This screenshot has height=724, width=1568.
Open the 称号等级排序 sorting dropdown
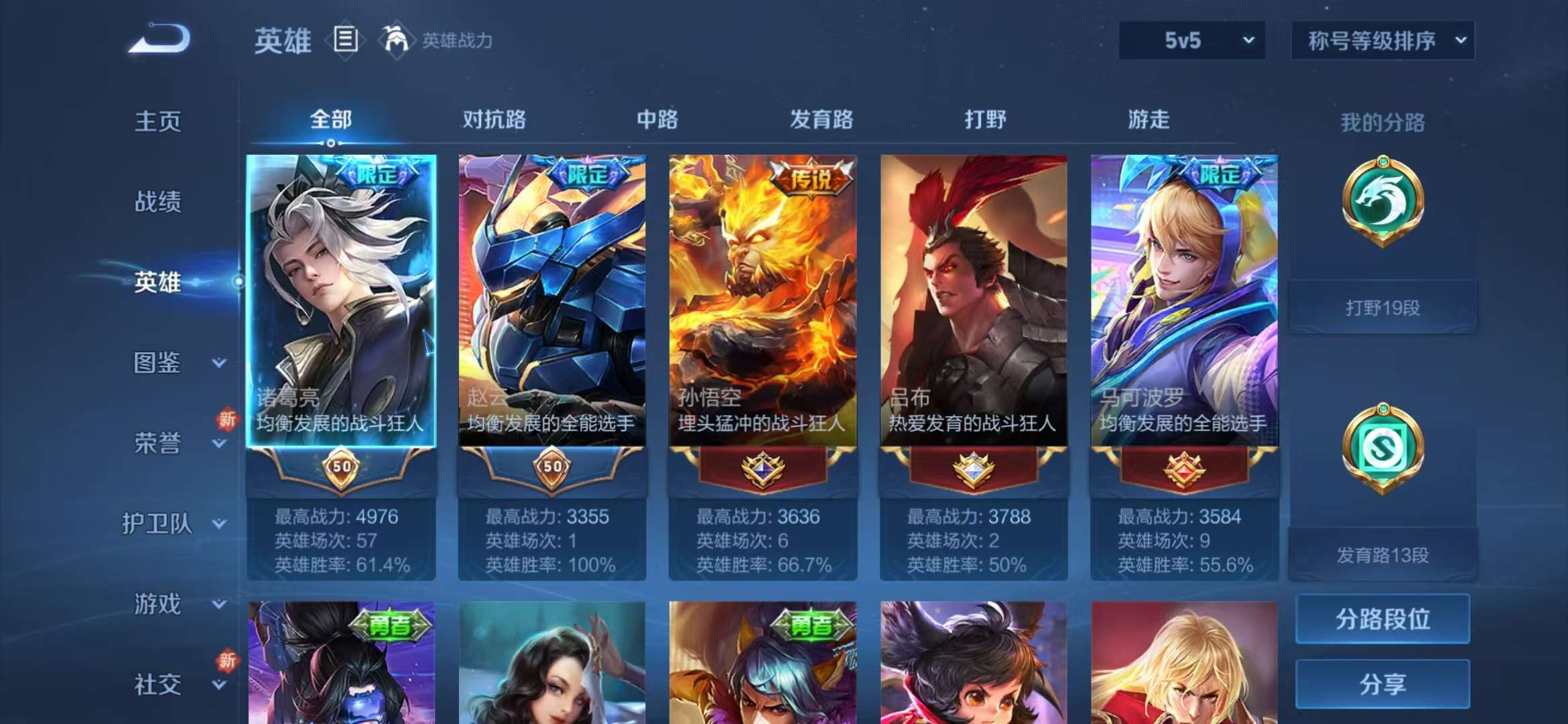[1382, 40]
